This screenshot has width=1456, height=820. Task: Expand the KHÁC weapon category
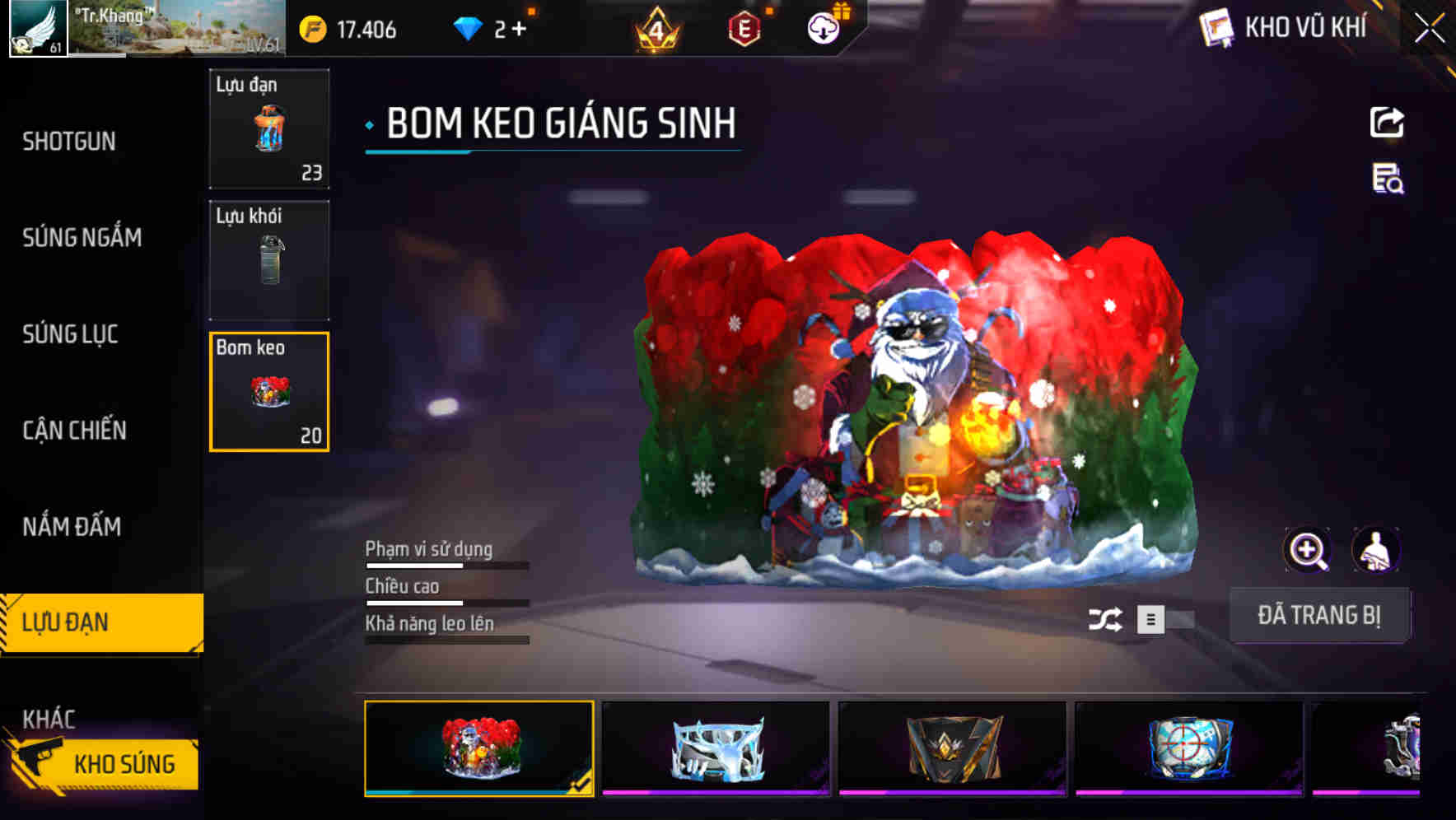coord(49,719)
